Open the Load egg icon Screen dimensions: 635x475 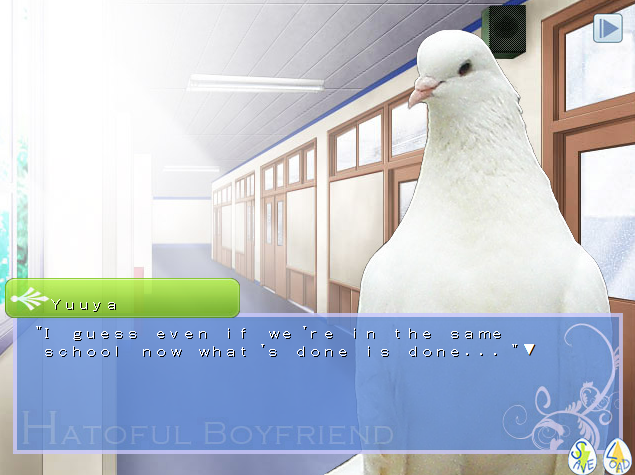click(x=618, y=455)
